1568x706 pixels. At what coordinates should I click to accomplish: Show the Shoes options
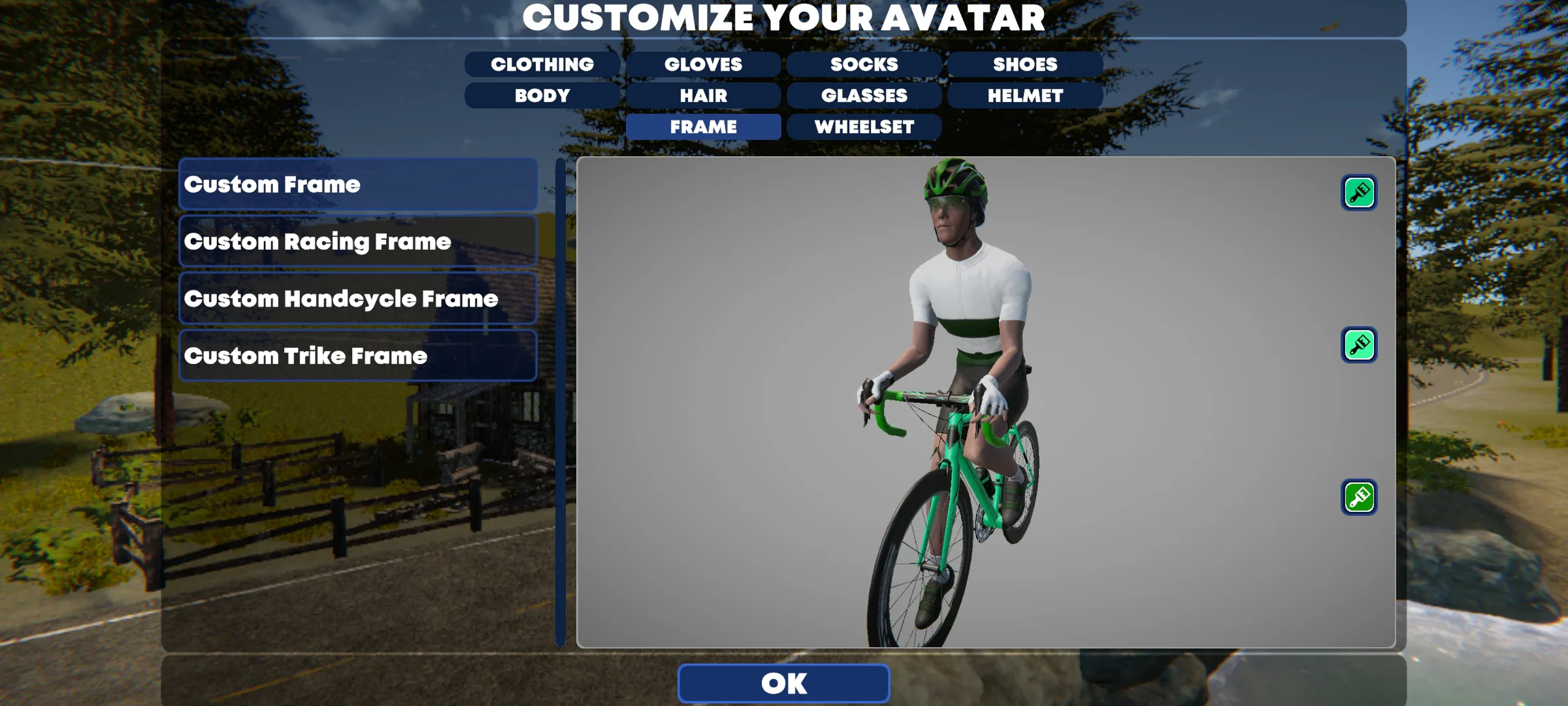pos(1024,64)
